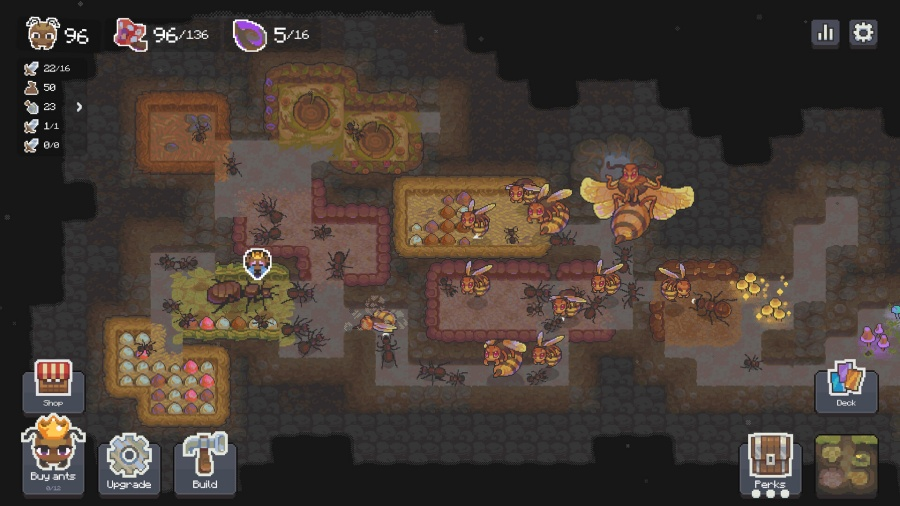Open the Upgrade menu

129,463
